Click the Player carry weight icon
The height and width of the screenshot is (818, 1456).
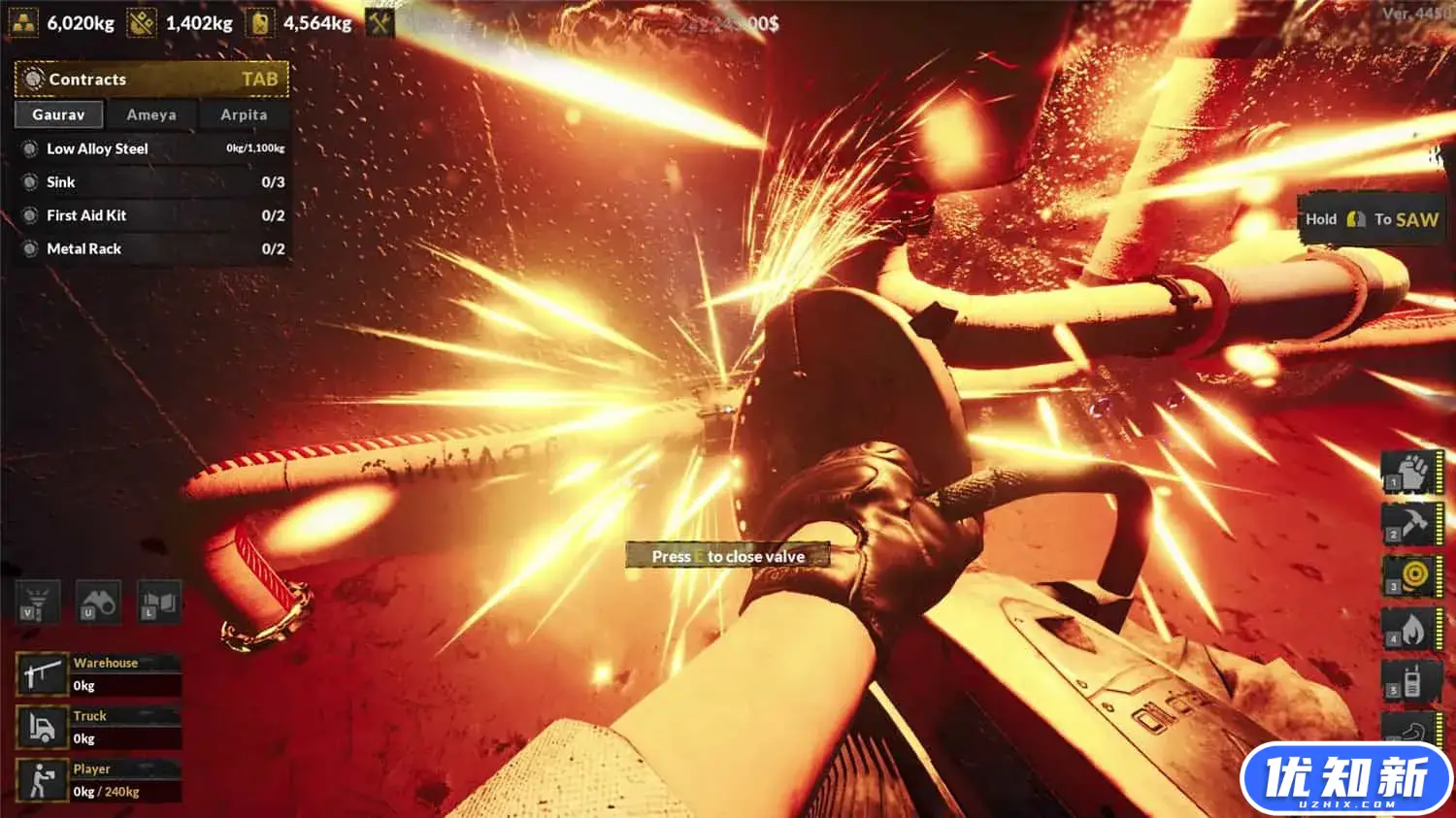[42, 780]
